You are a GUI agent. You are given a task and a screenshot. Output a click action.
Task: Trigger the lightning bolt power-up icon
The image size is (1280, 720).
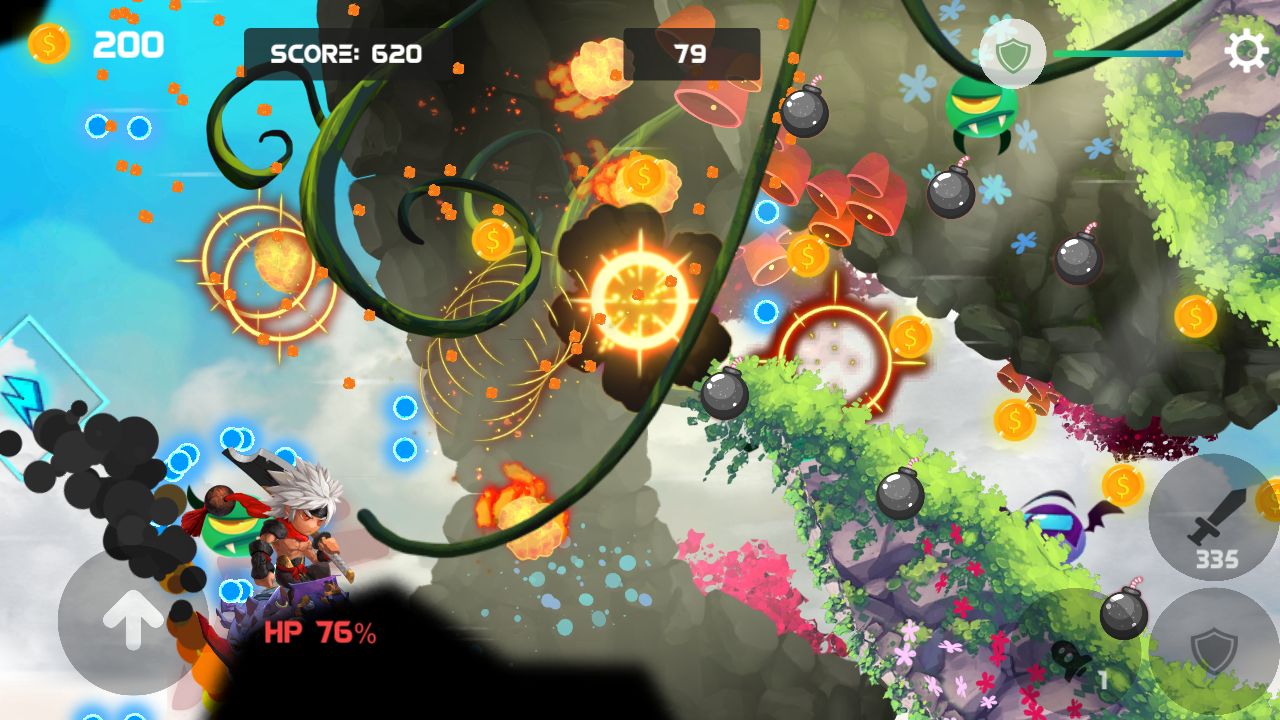click(22, 395)
